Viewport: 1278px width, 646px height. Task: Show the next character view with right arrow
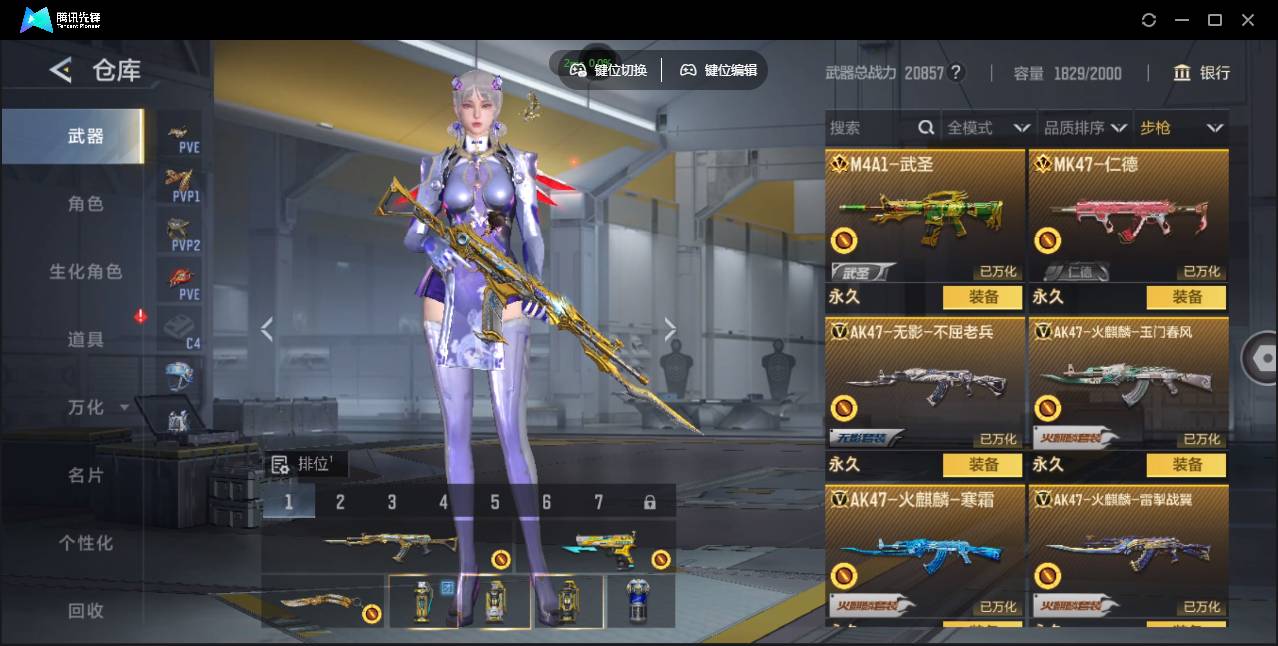click(670, 329)
